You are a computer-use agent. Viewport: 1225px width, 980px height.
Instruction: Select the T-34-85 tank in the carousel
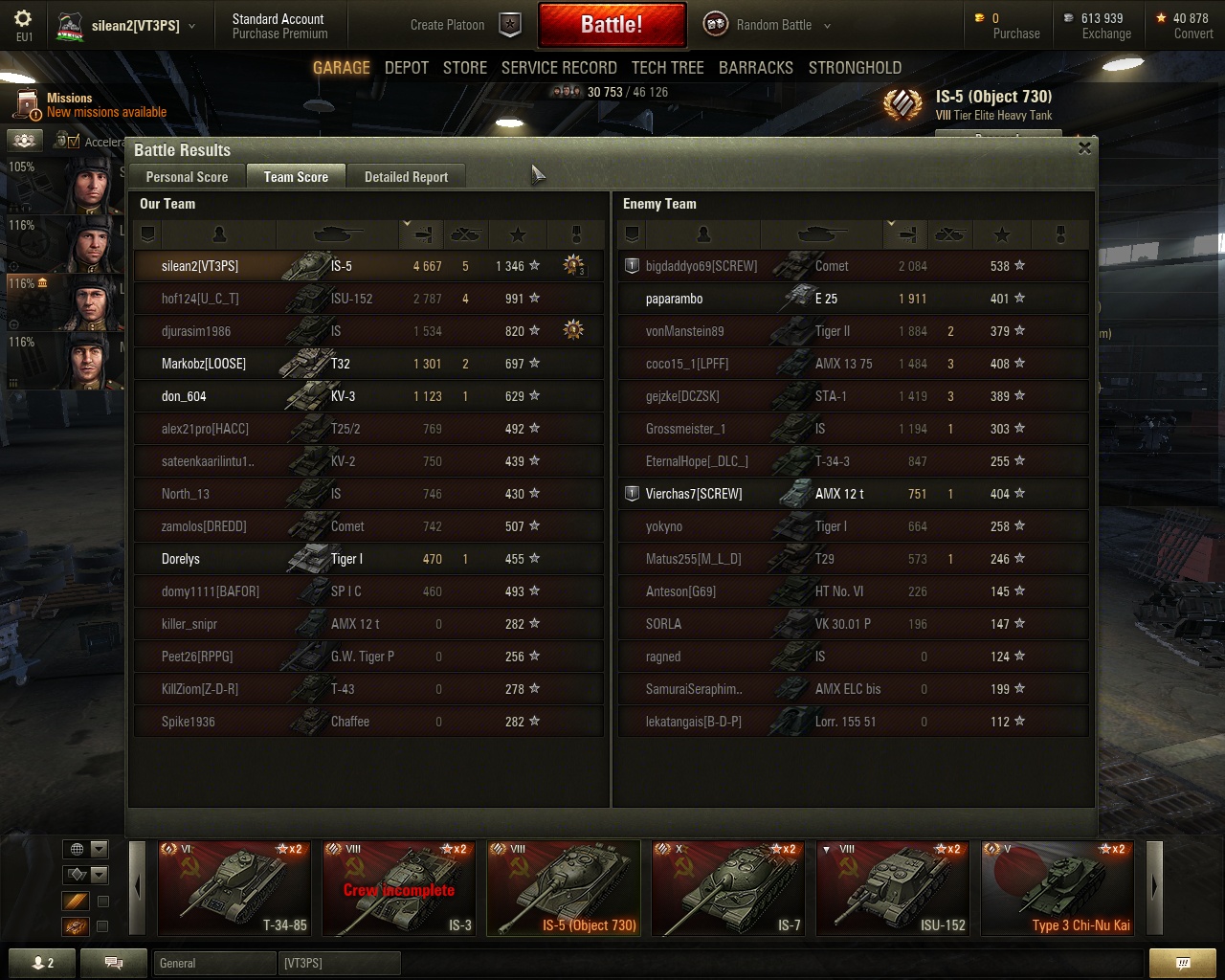tap(234, 887)
